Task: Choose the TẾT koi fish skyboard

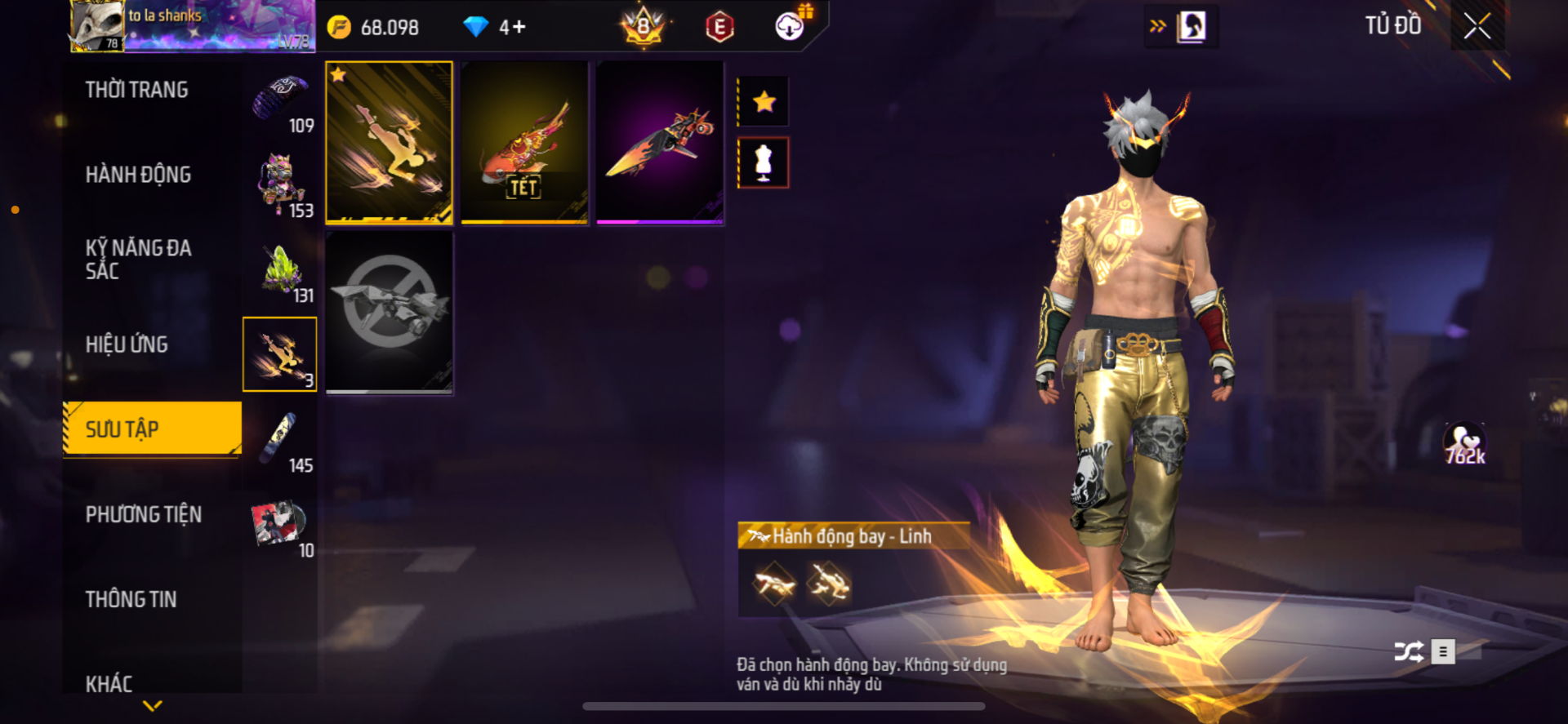Action: coord(524,142)
